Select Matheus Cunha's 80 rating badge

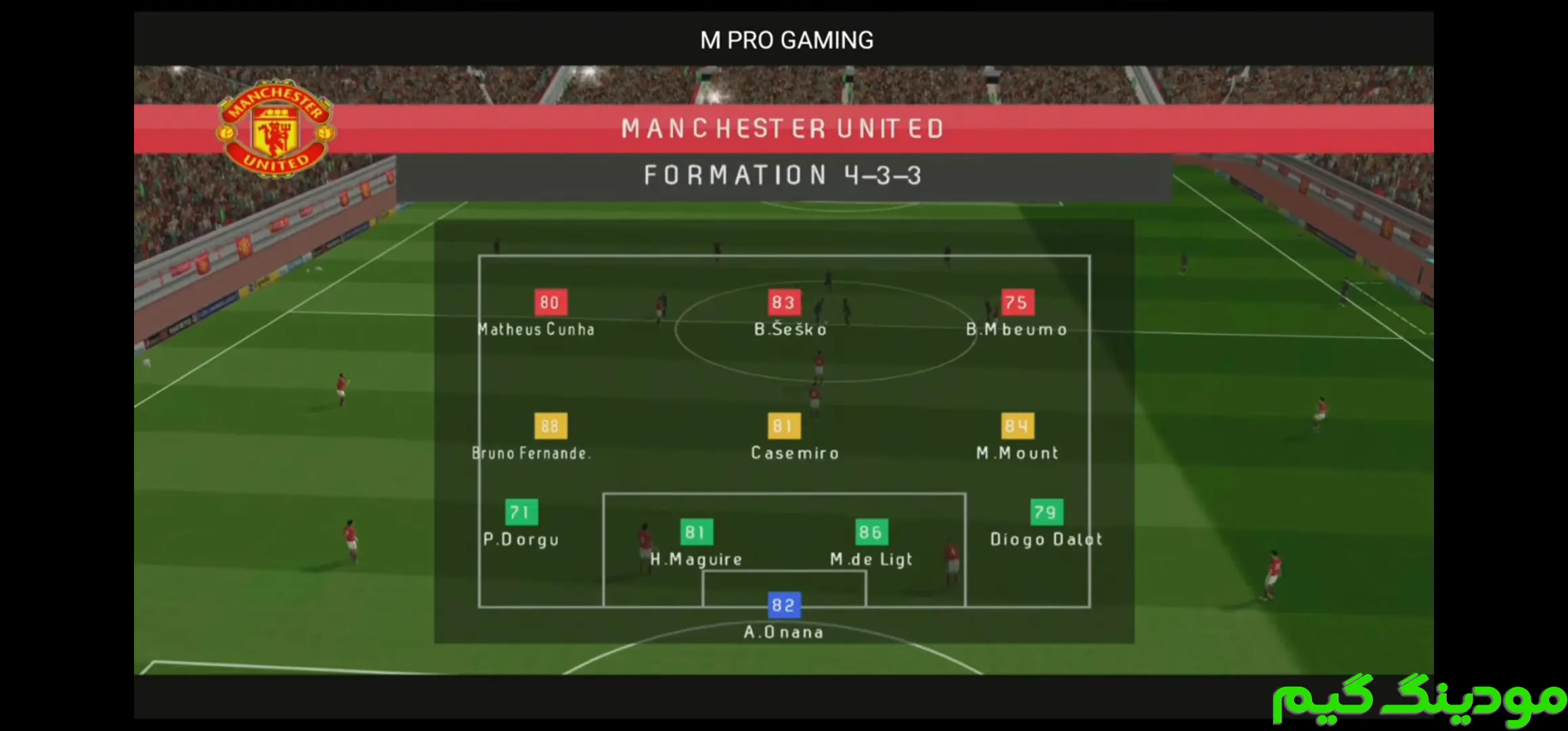point(550,303)
